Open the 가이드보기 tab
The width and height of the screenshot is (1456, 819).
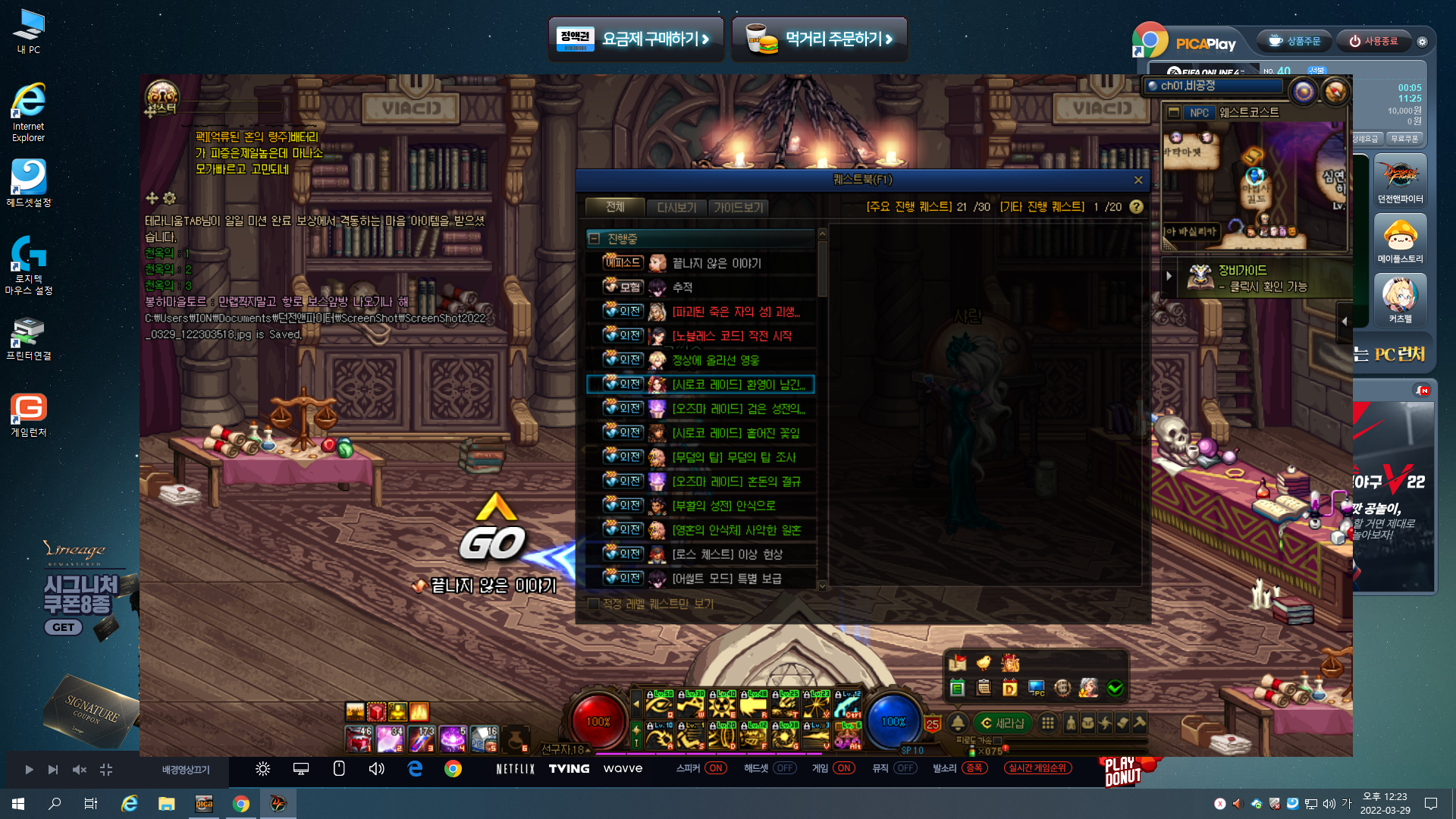pyautogui.click(x=739, y=207)
